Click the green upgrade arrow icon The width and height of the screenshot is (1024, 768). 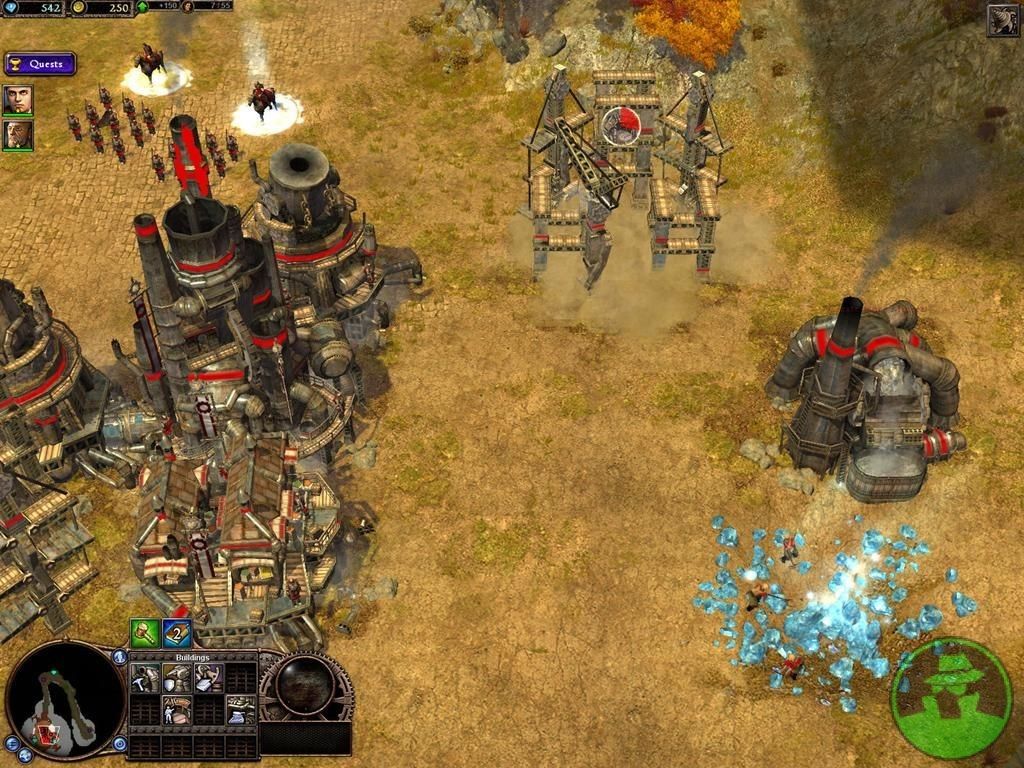click(x=141, y=6)
